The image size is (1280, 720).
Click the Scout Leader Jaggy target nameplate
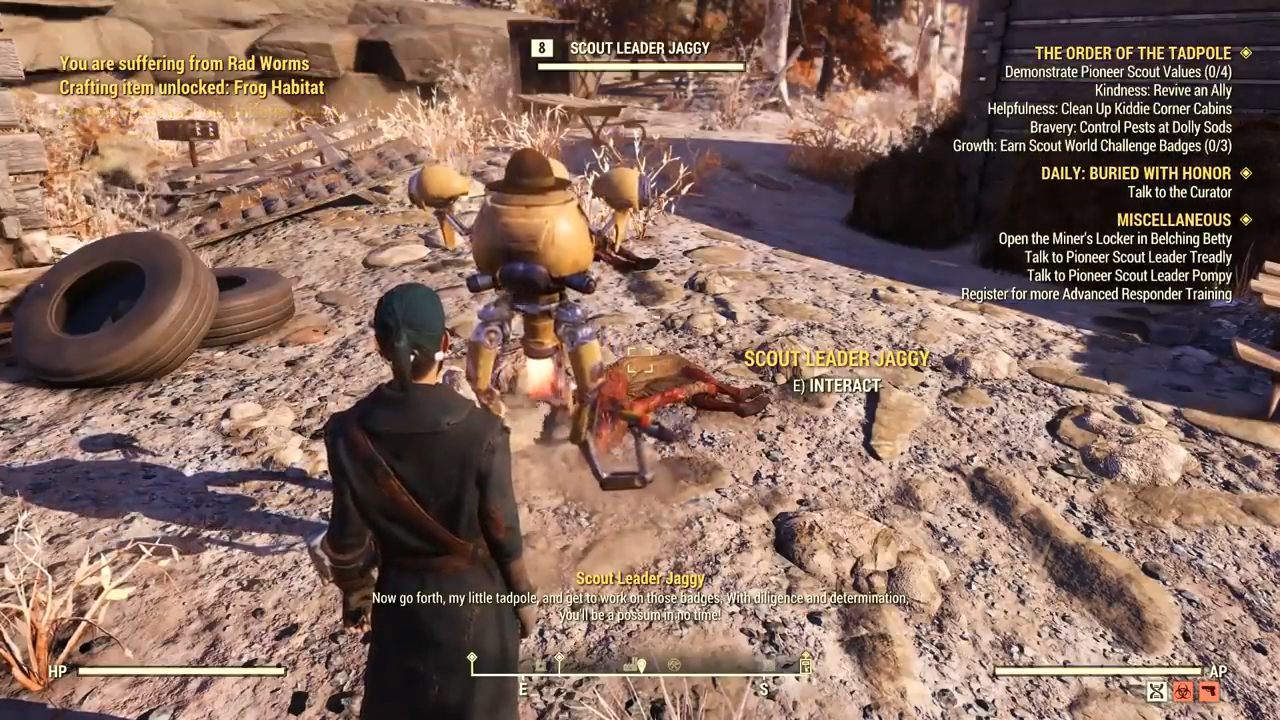click(640, 48)
